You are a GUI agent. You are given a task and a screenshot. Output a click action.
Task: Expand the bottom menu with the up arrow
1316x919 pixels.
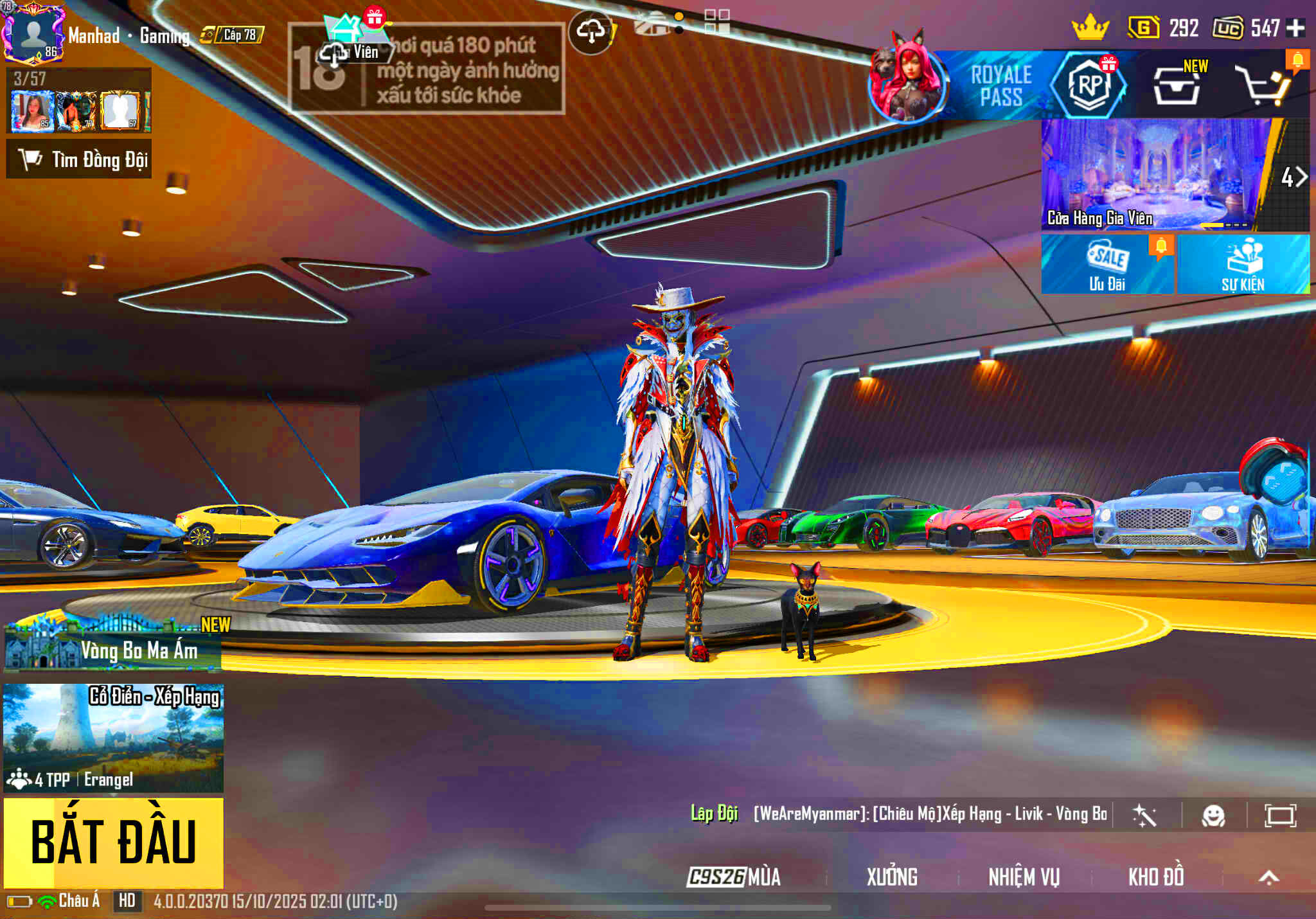click(1268, 877)
